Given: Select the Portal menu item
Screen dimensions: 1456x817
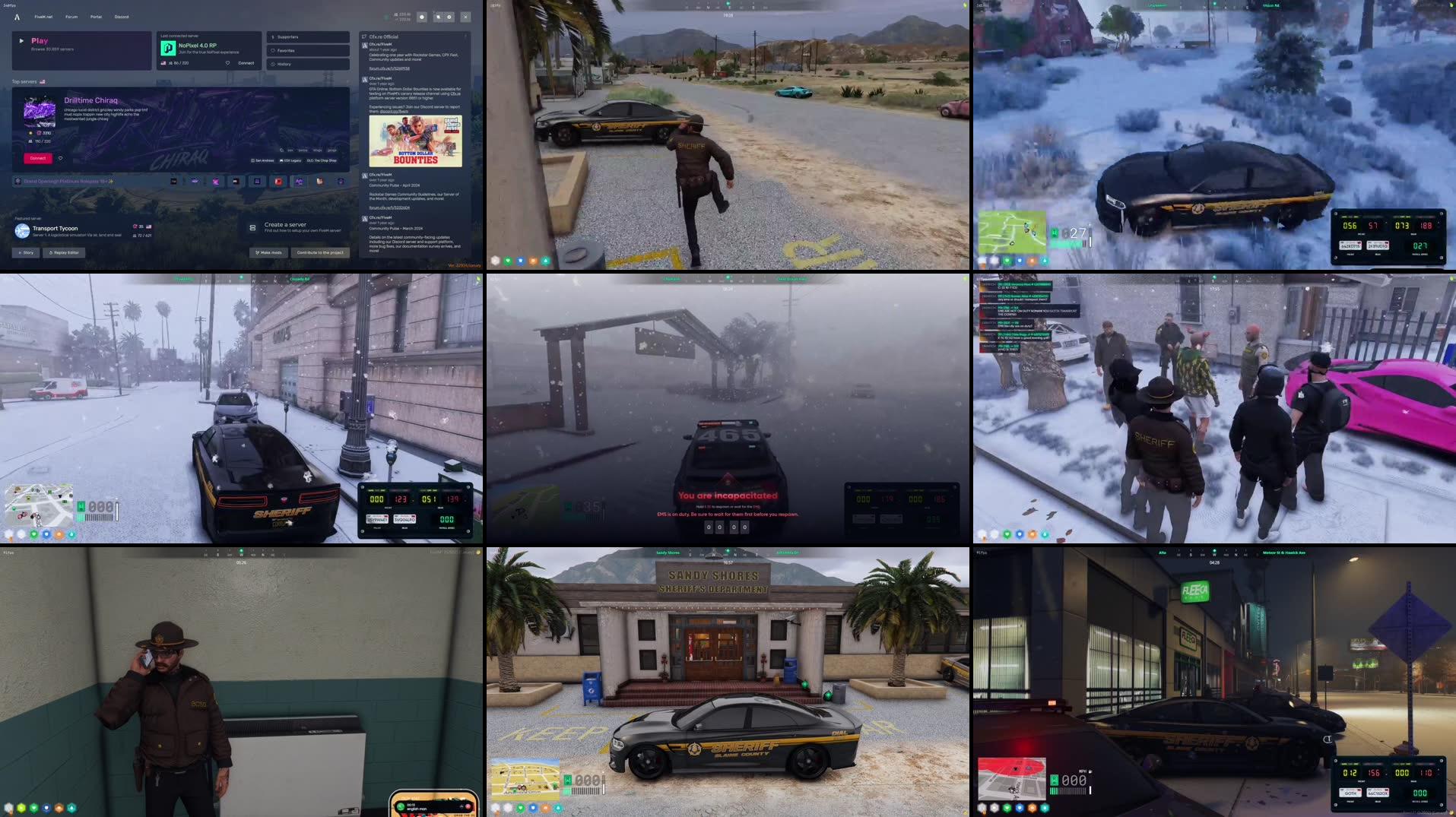Looking at the screenshot, I should (x=96, y=17).
